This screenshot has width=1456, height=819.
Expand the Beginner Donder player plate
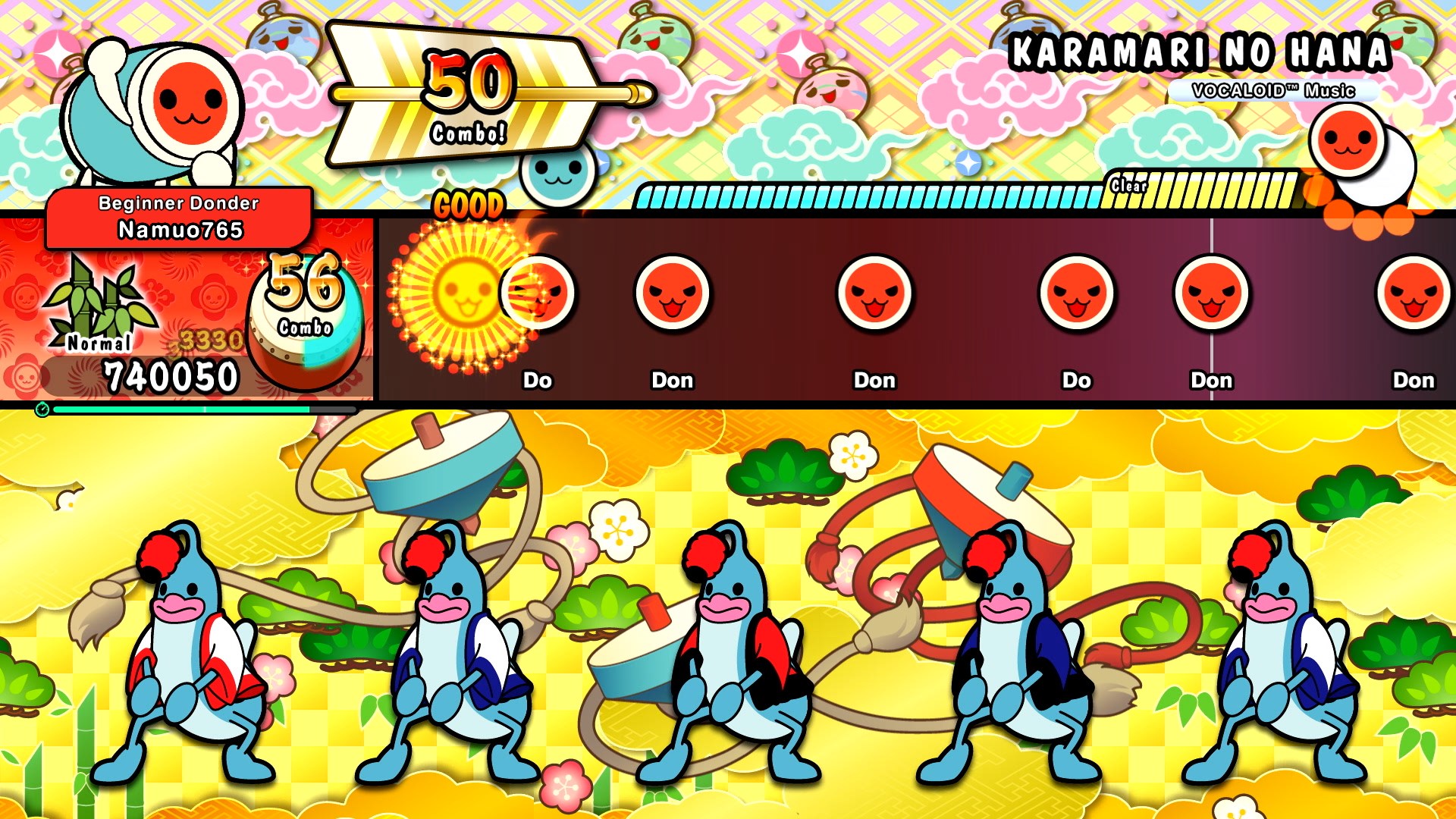click(x=178, y=203)
